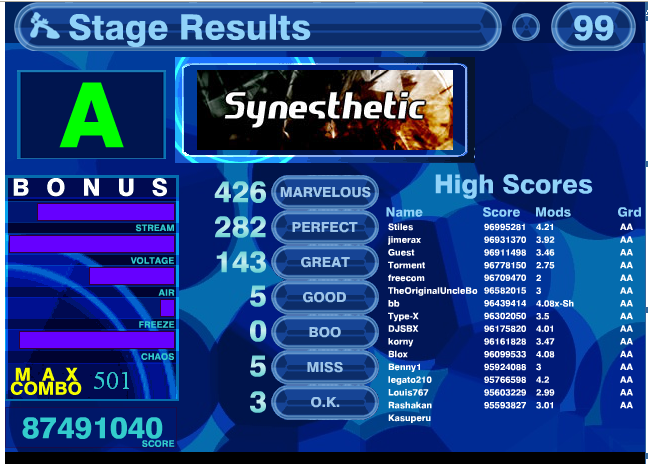
Task: Select Rashakan's high score entry
Action: tap(510, 406)
